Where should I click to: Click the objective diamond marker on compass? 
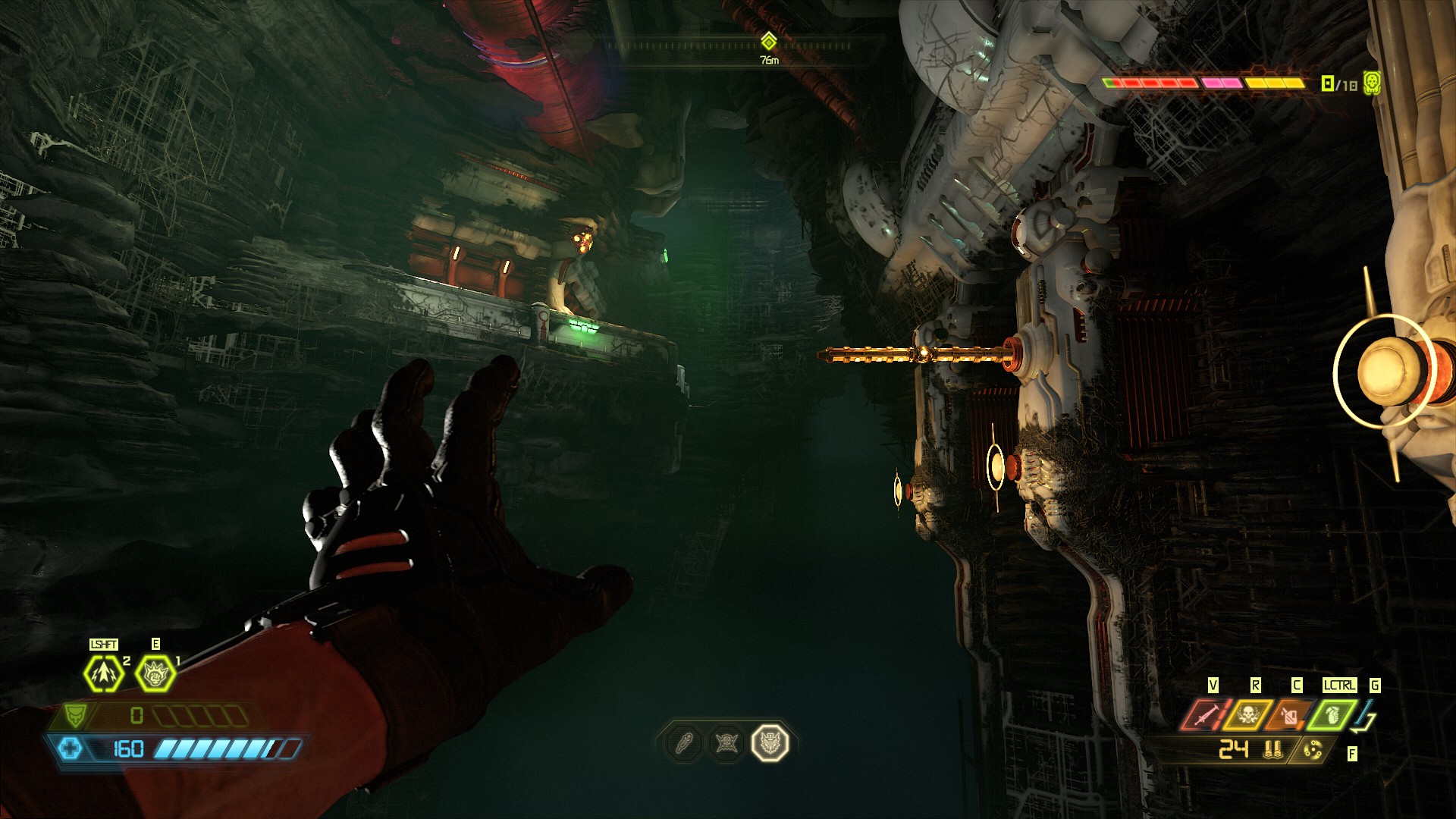769,41
